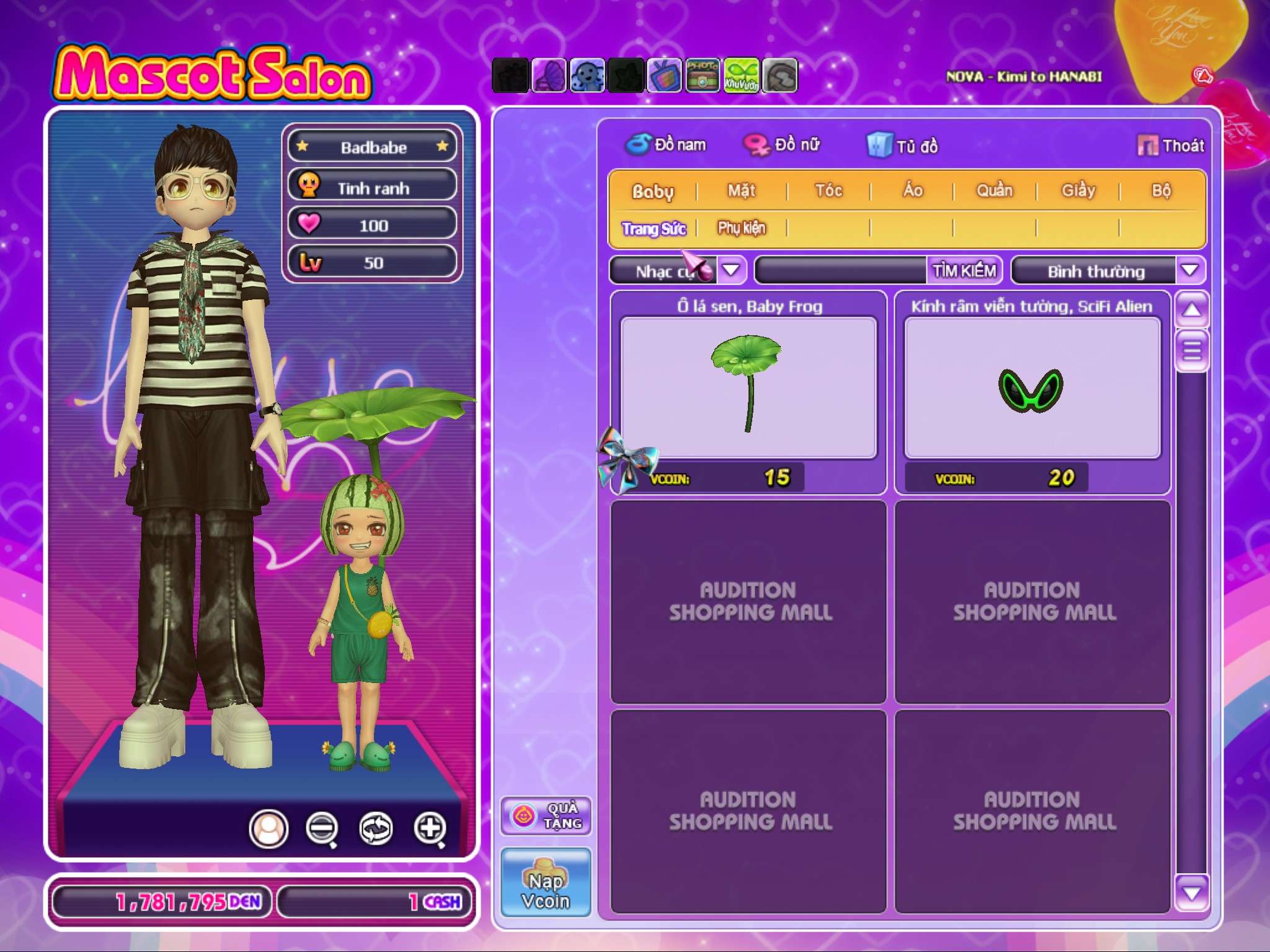Zoom out the character preview
1270x952 pixels.
tap(322, 828)
